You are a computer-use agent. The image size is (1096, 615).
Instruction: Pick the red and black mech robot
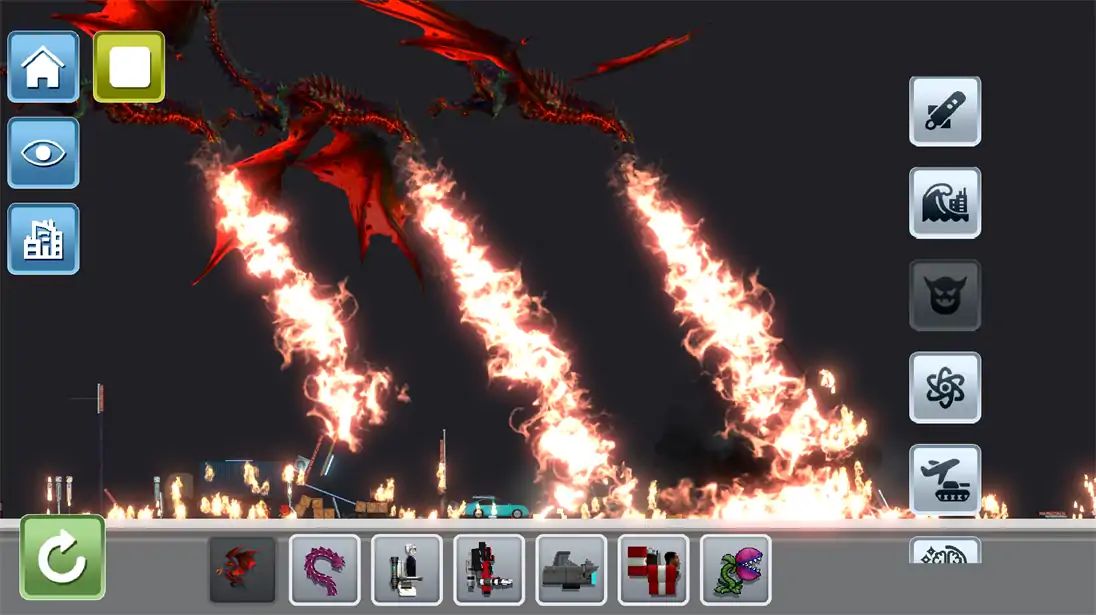[489, 570]
